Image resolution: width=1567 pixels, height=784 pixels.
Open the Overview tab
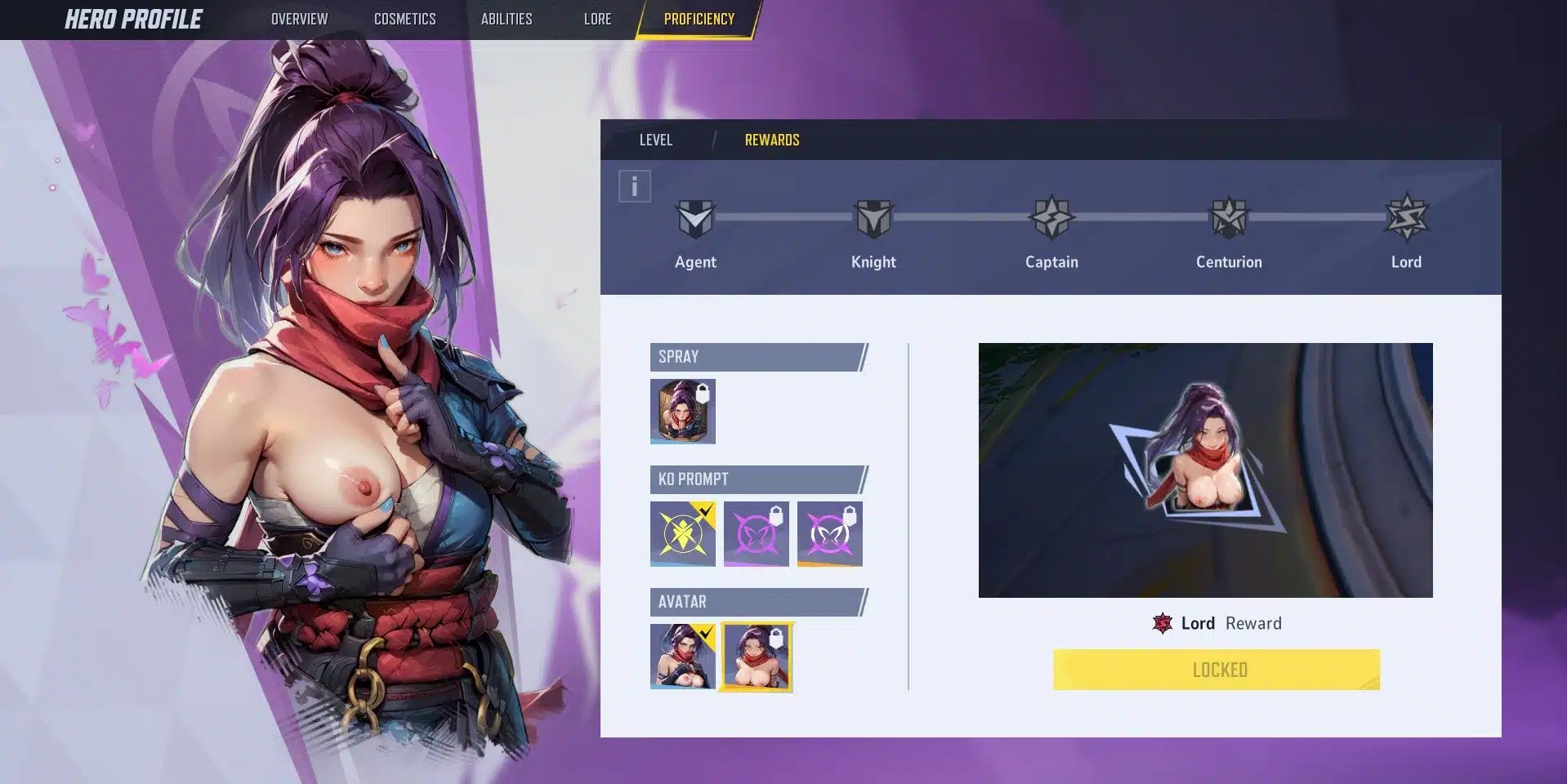(299, 19)
